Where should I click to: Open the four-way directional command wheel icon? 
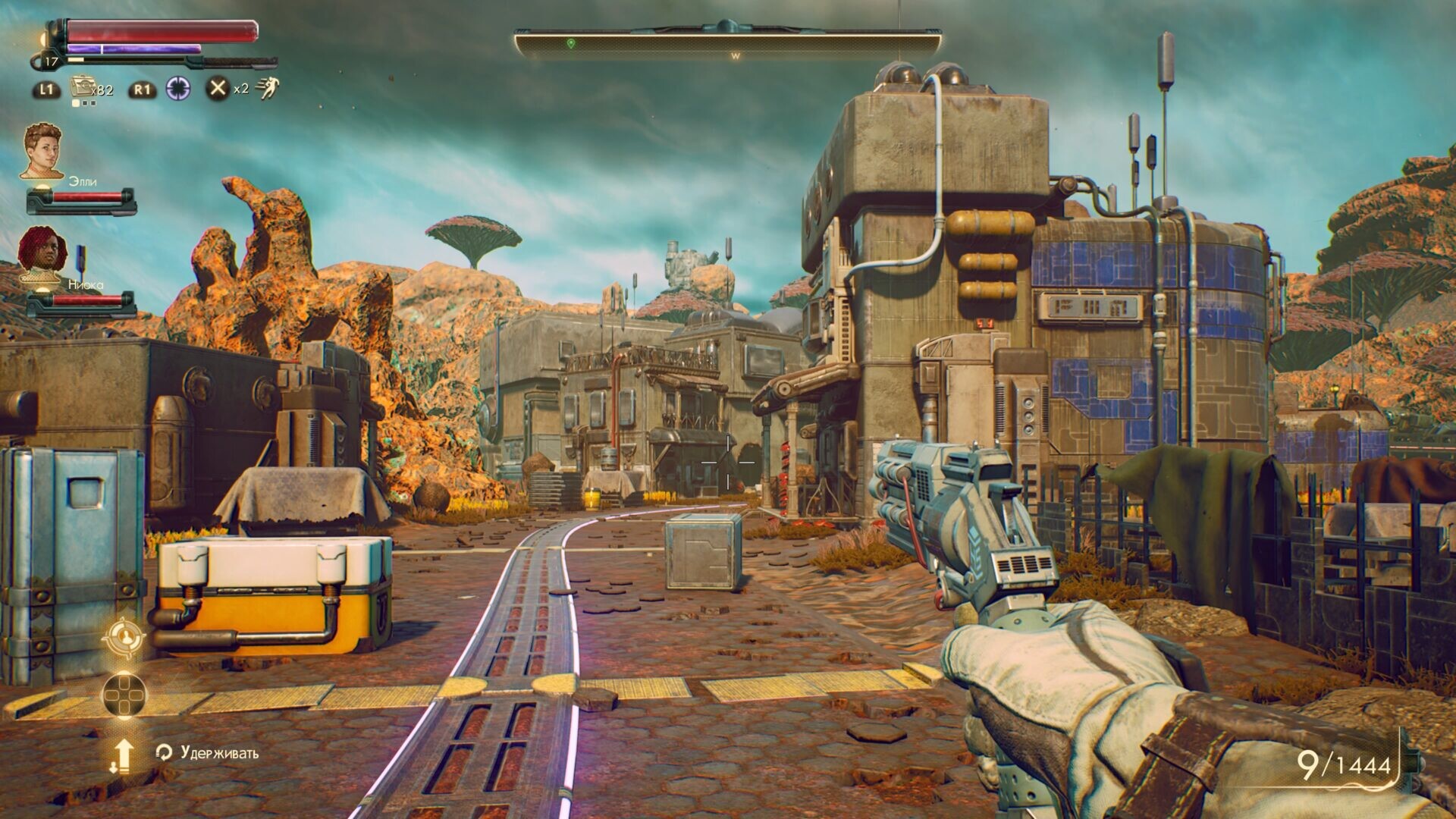pos(124,694)
